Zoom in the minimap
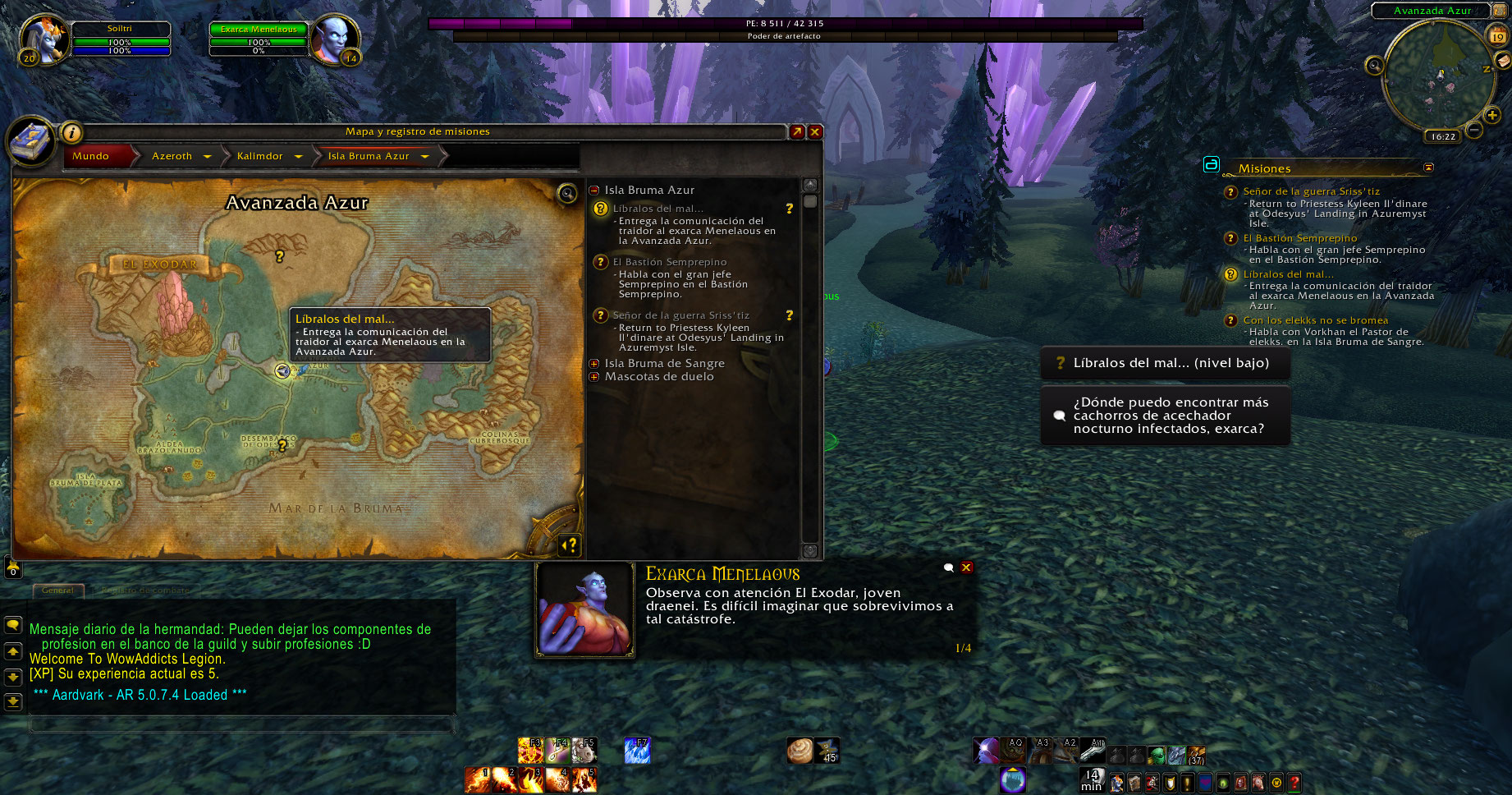Viewport: 1512px width, 795px height. [x=1492, y=116]
